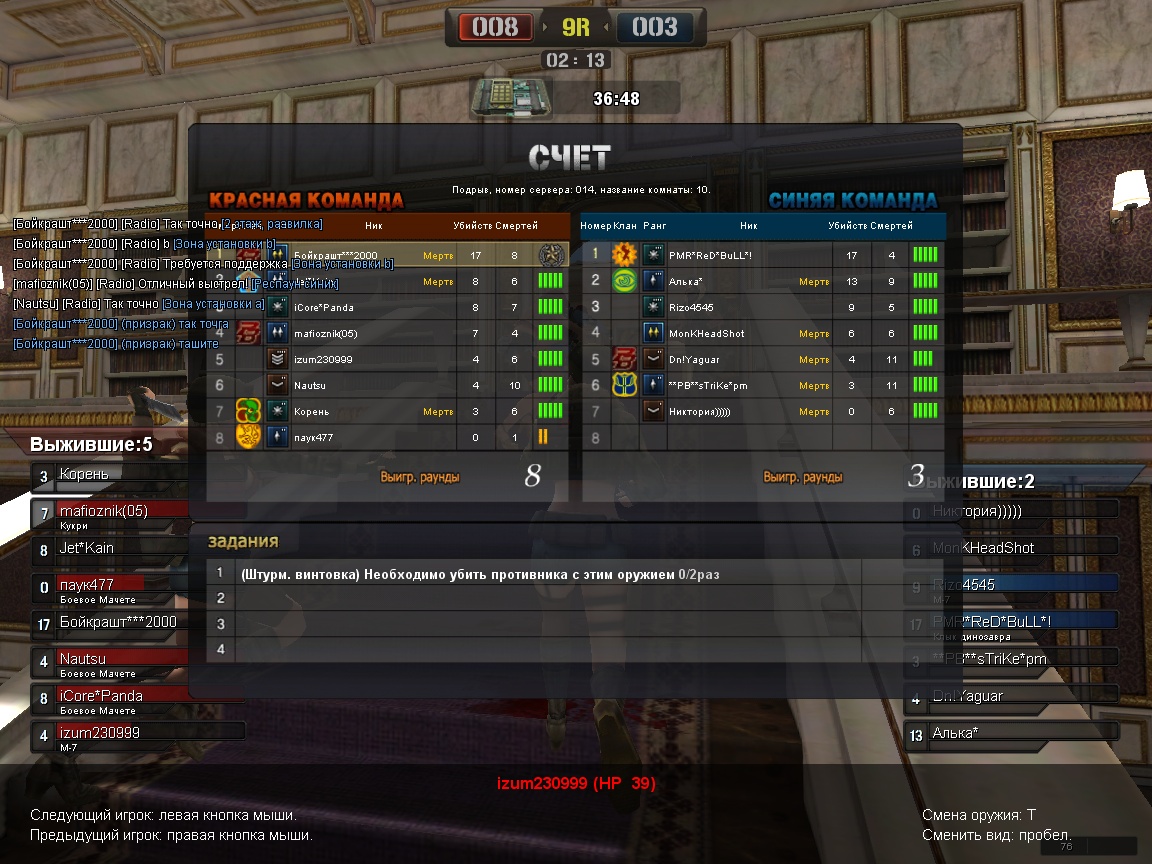Screen dimensions: 1152x864
Task: Click Алька* entry in right survivors list
Action: coord(1010,733)
